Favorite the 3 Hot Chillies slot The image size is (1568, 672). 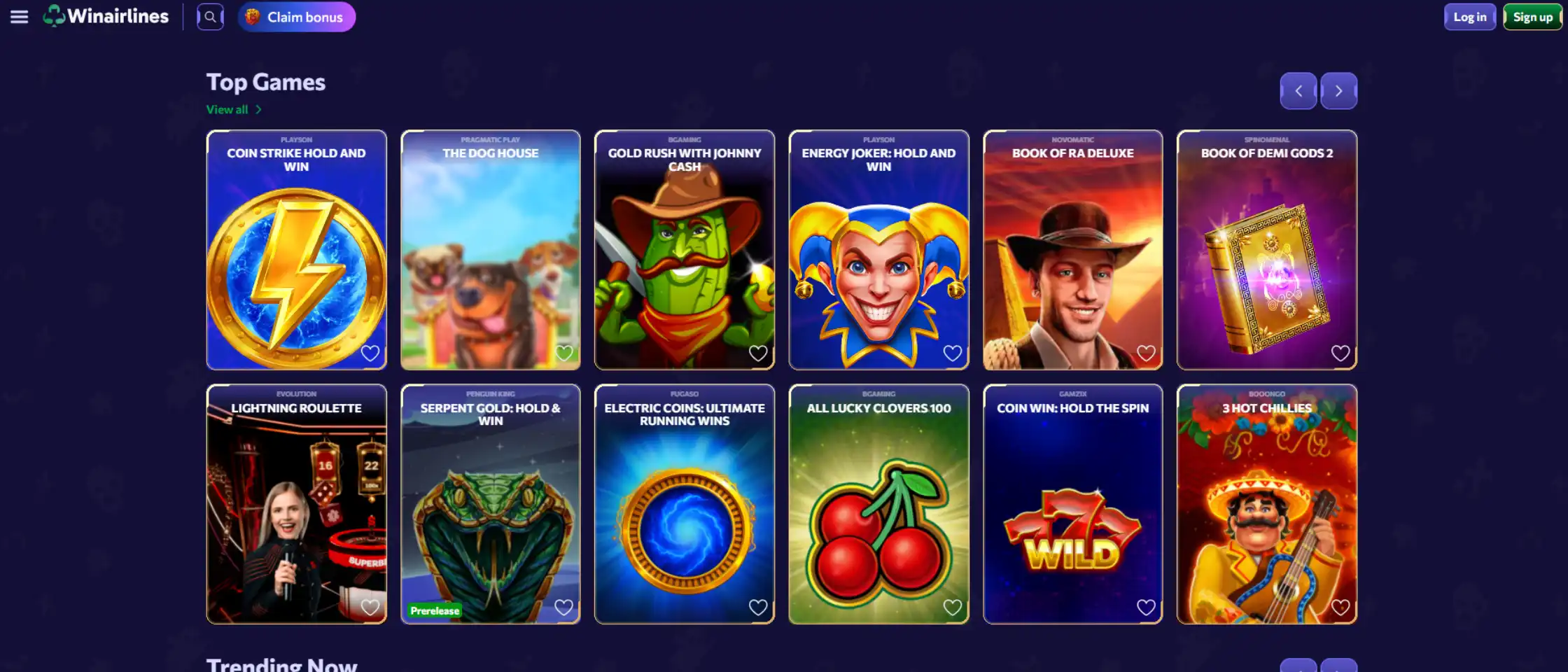coord(1342,606)
